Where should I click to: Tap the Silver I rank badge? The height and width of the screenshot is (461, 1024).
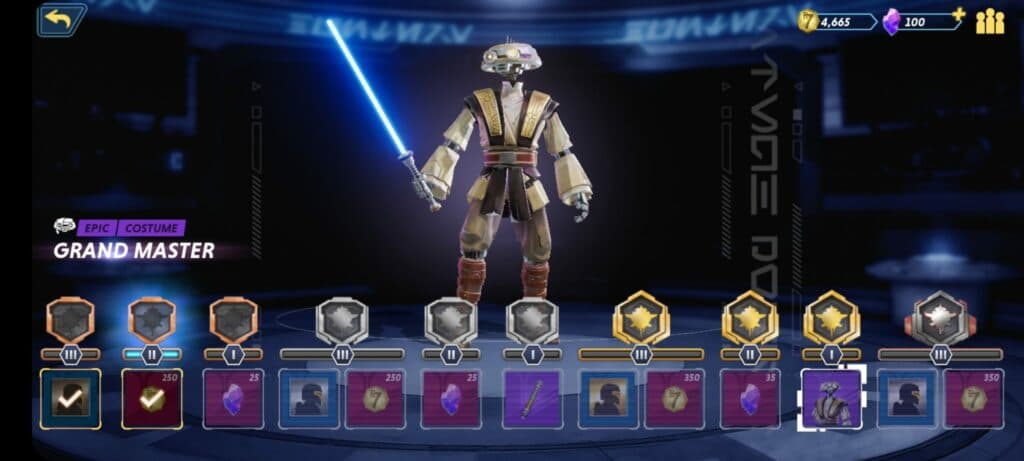(532, 321)
